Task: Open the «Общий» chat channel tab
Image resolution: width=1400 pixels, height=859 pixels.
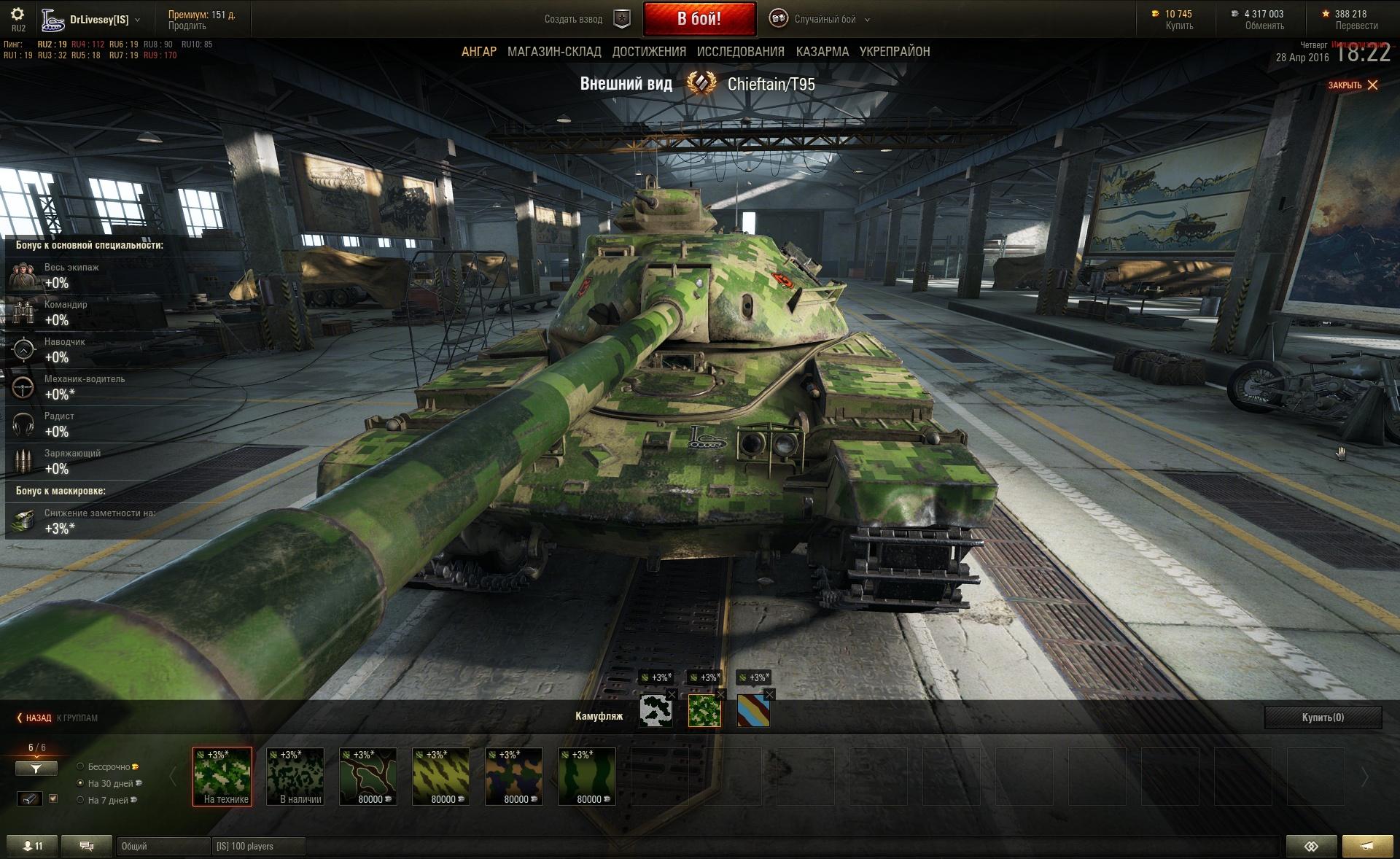Action: [x=162, y=847]
